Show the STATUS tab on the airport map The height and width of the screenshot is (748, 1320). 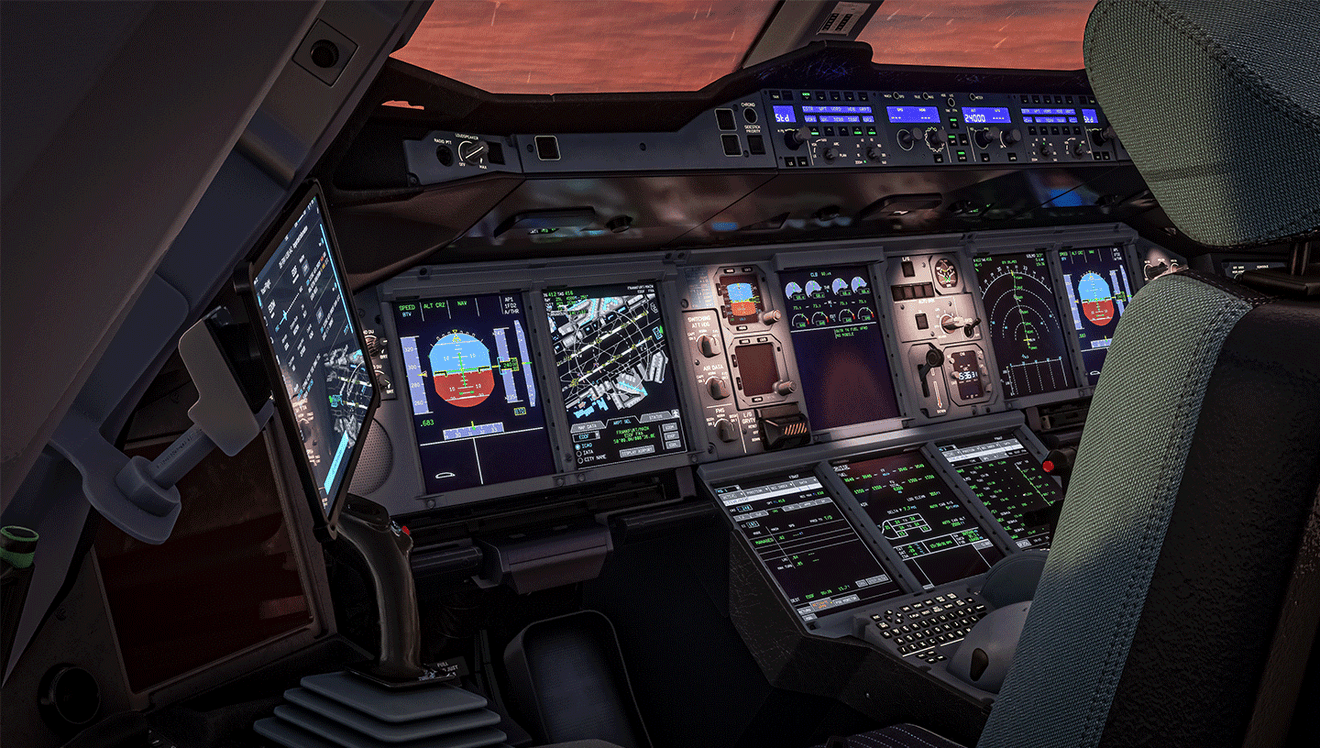(657, 416)
